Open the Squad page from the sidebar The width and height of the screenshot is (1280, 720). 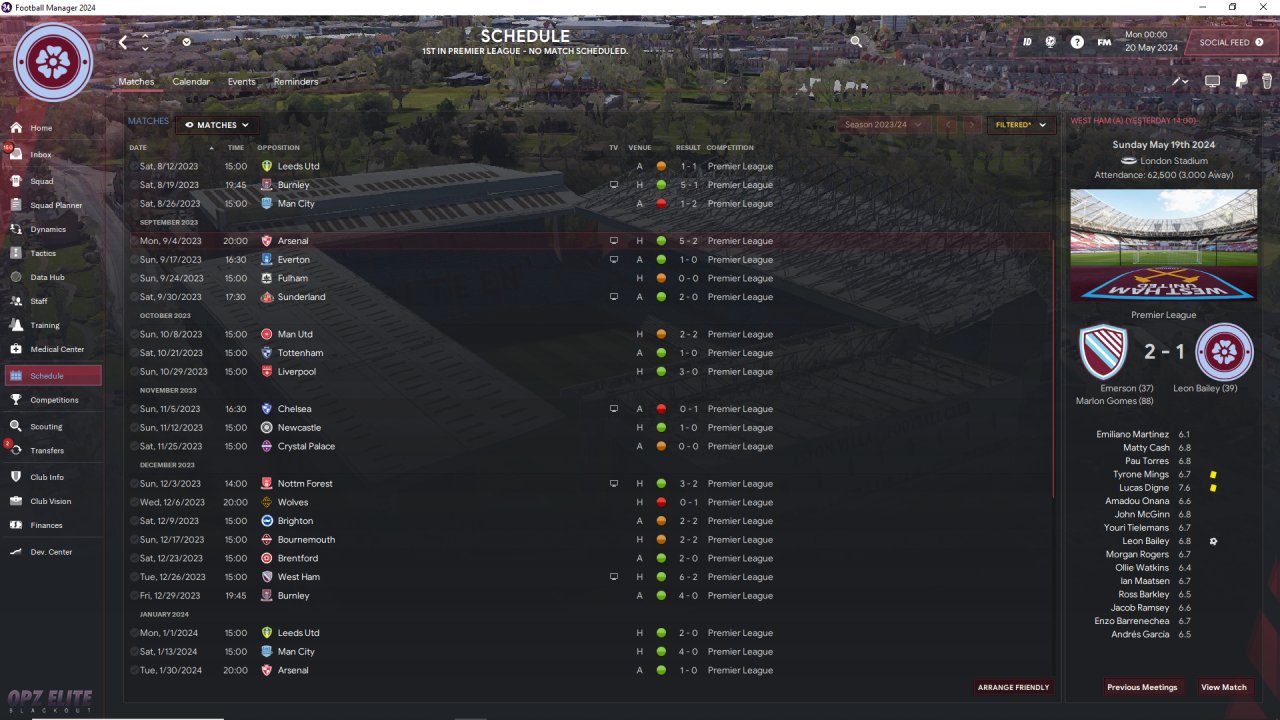pyautogui.click(x=41, y=181)
